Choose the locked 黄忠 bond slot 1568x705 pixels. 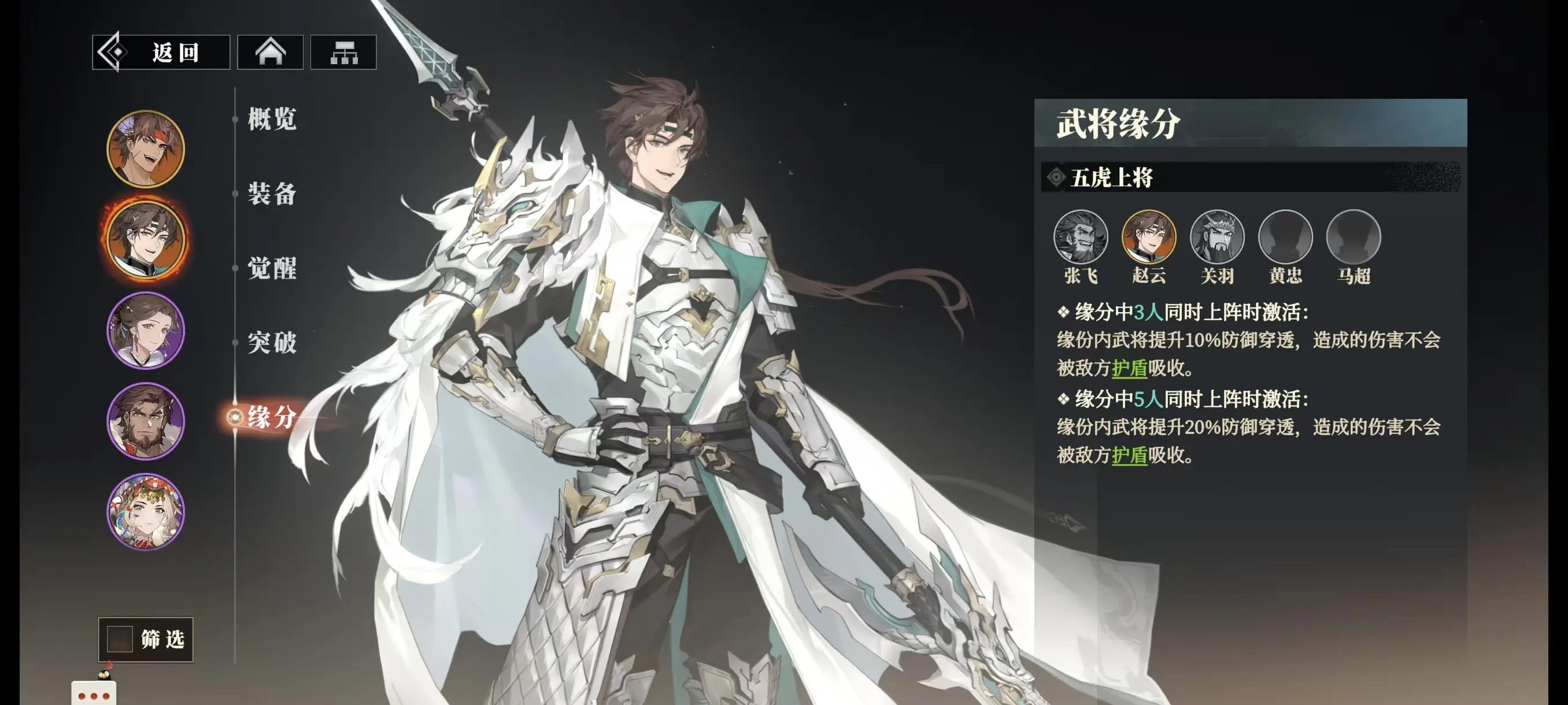tap(1285, 236)
